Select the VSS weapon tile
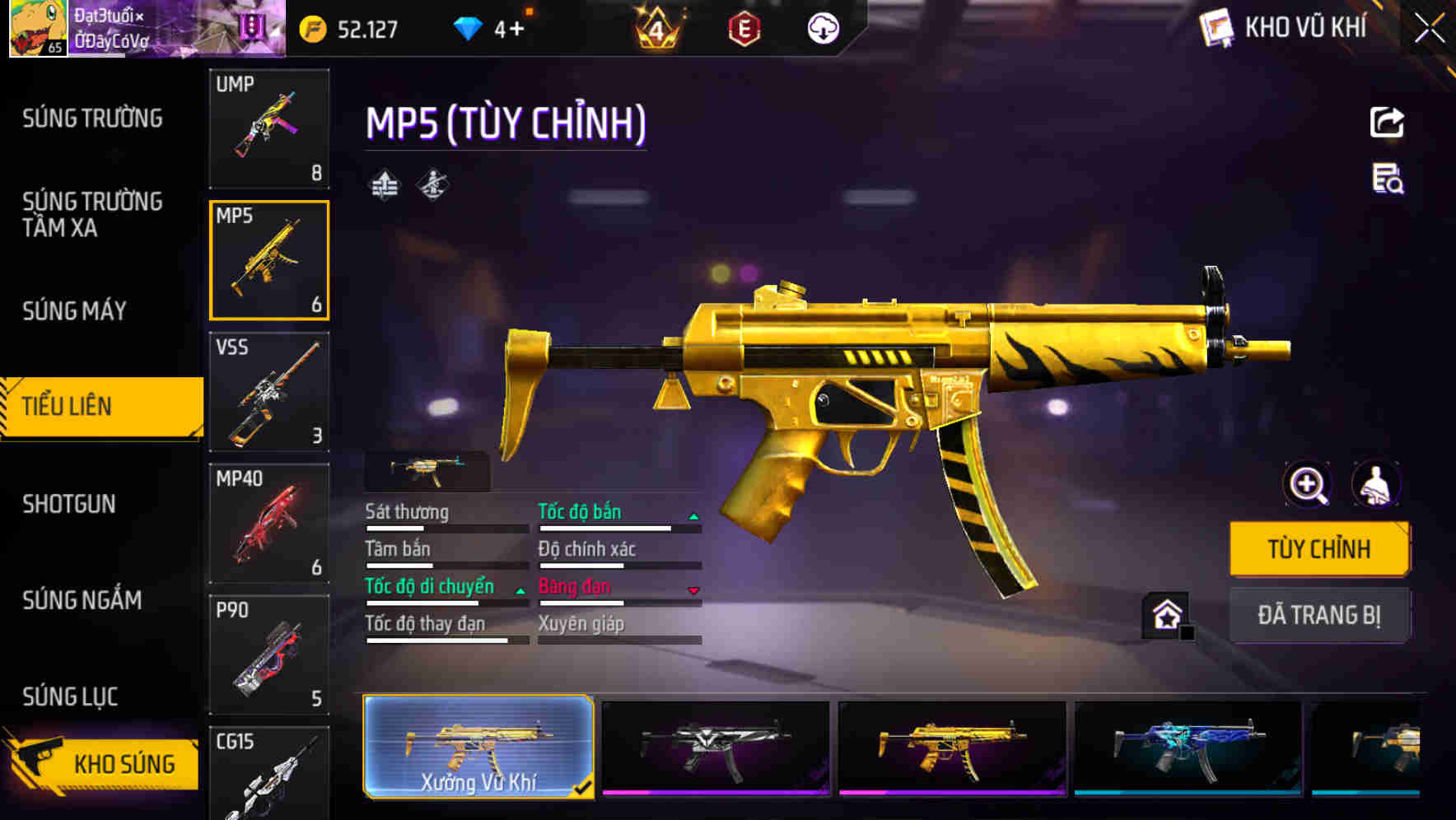The image size is (1456, 820). (269, 392)
